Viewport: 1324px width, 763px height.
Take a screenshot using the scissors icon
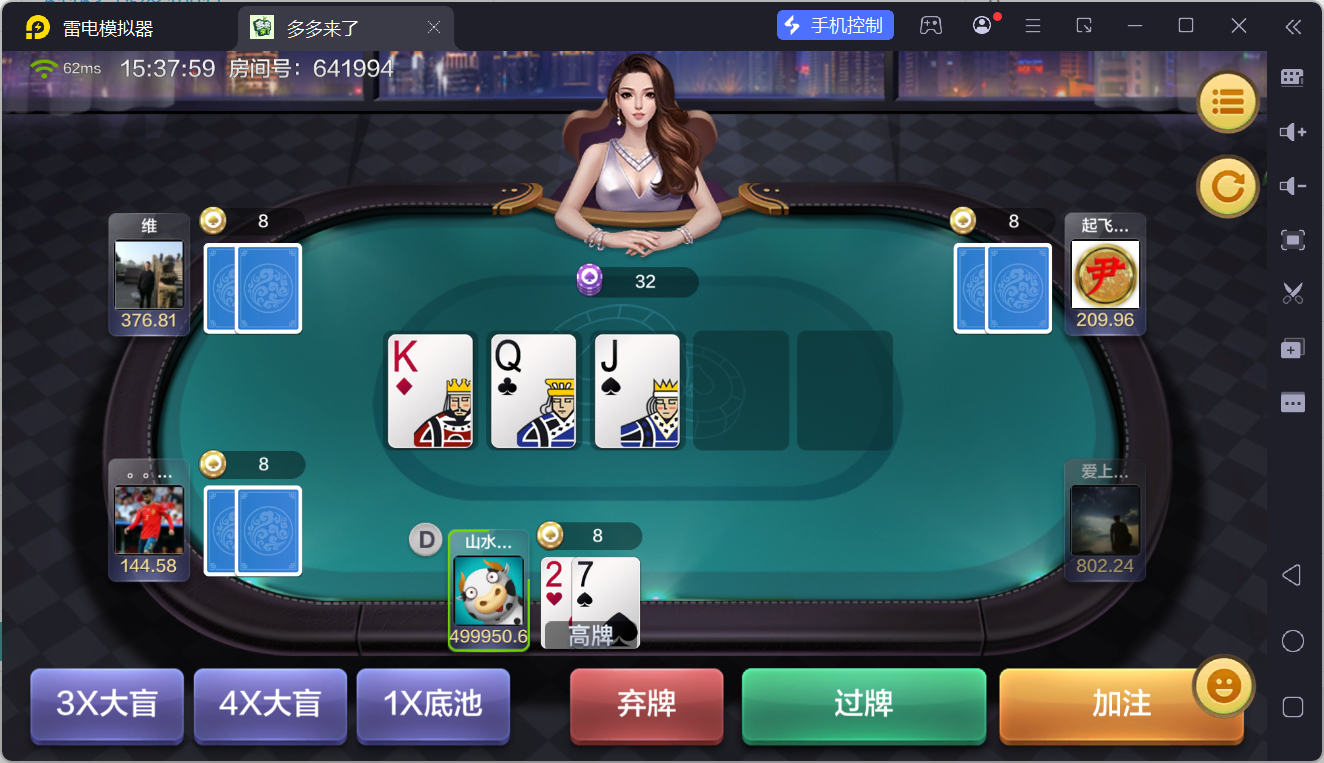pos(1292,293)
